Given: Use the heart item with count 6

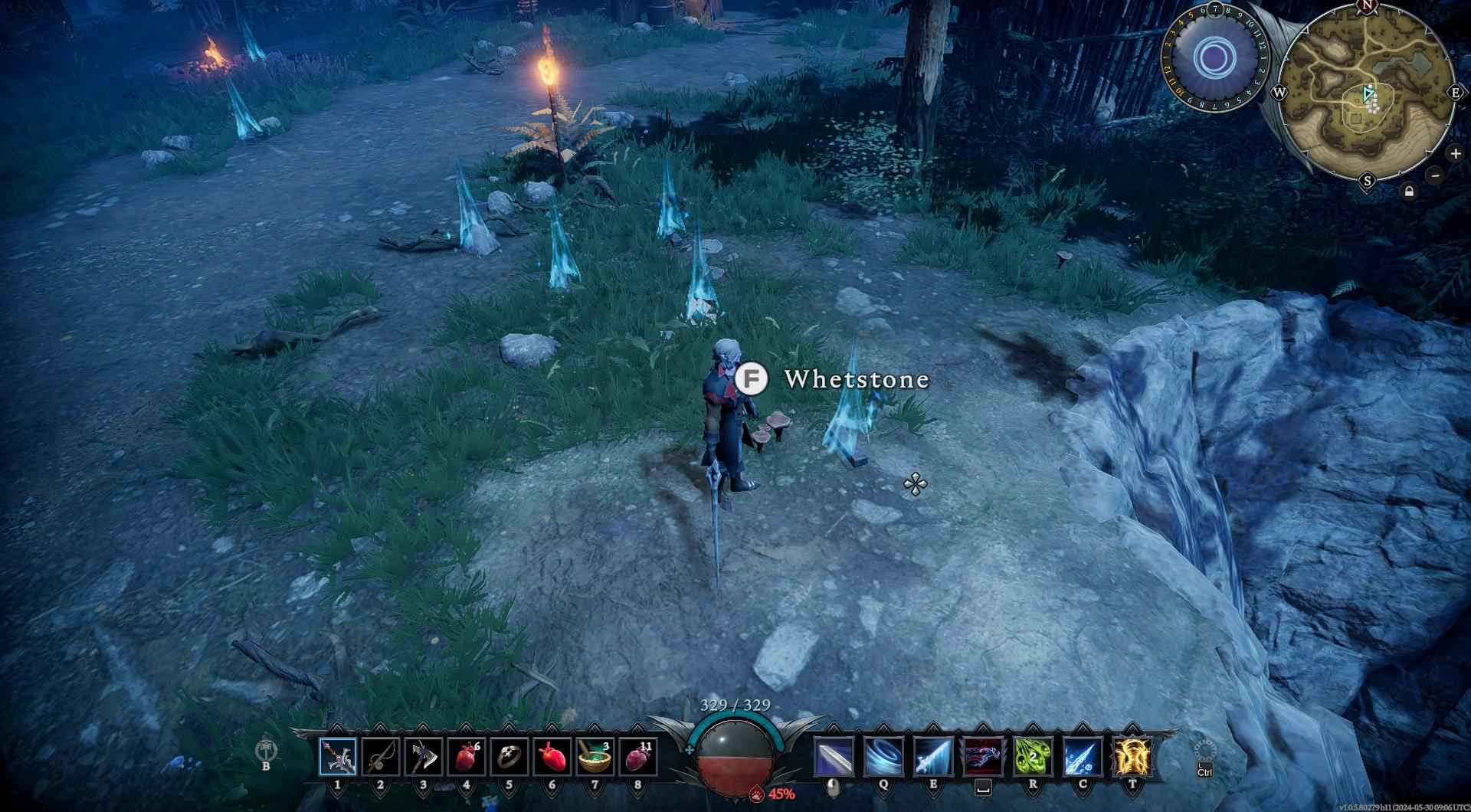Looking at the screenshot, I should [x=467, y=758].
